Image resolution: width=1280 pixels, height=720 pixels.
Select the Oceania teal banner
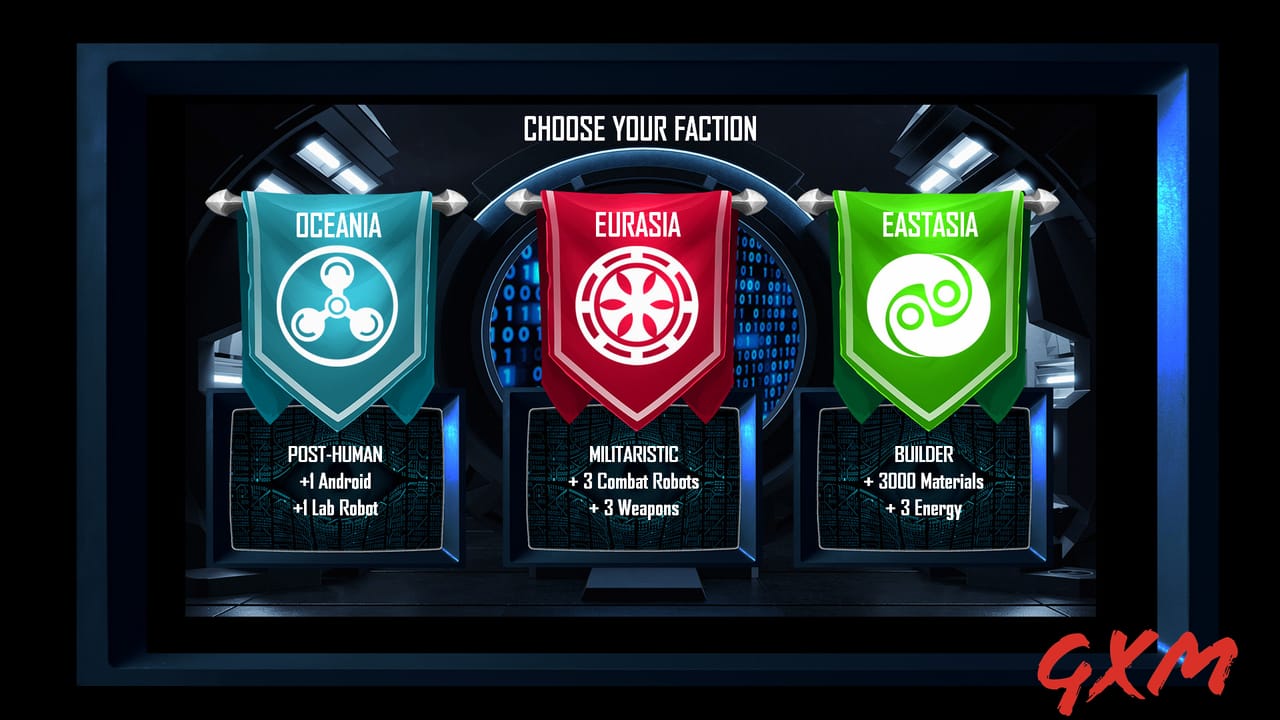[x=340, y=225]
